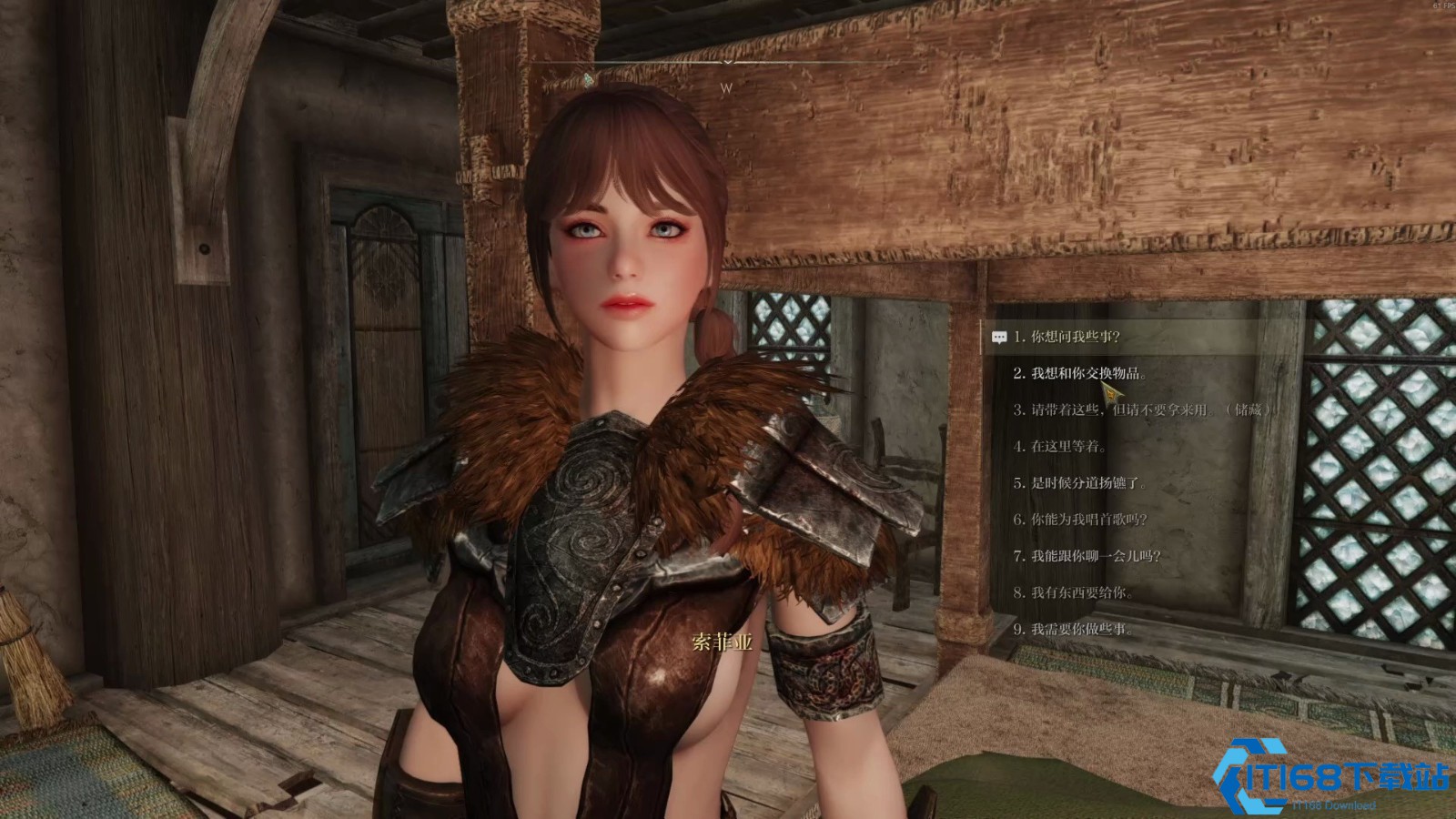Pick the "请带着这些" storage (储藏) reply
The height and width of the screenshot is (819, 1456).
click(x=1141, y=410)
